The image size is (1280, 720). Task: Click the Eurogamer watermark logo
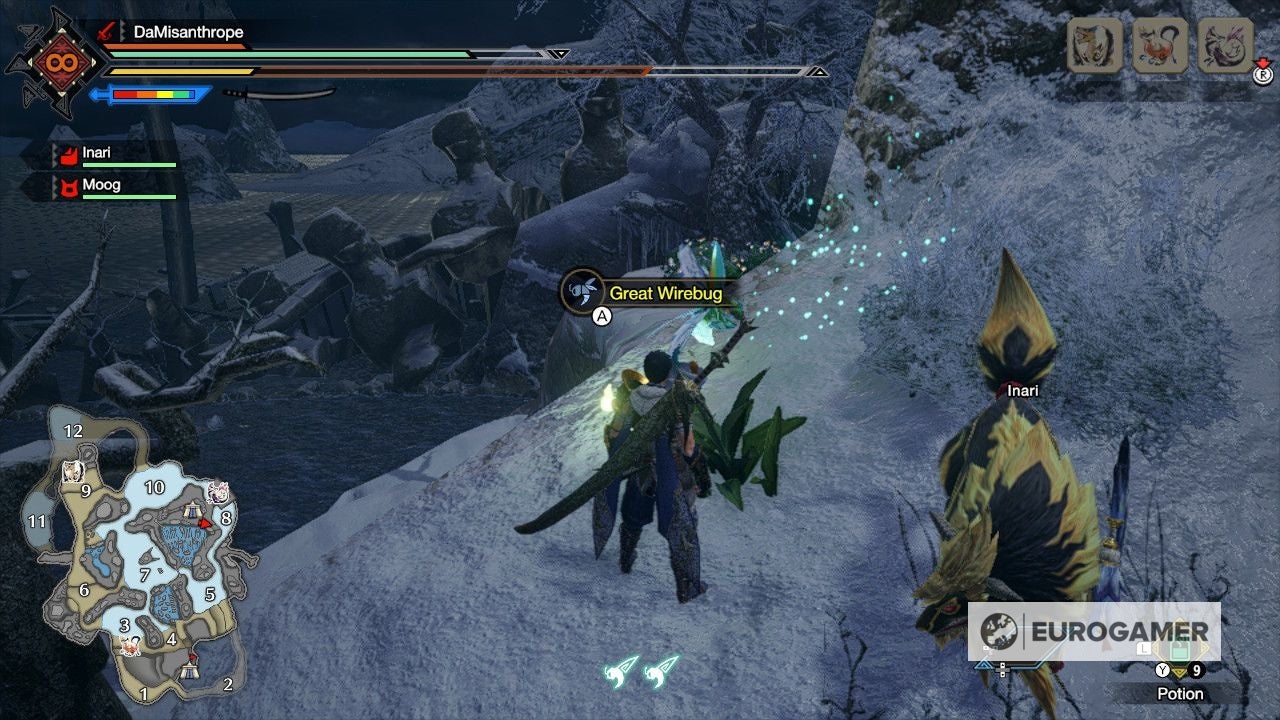1094,631
